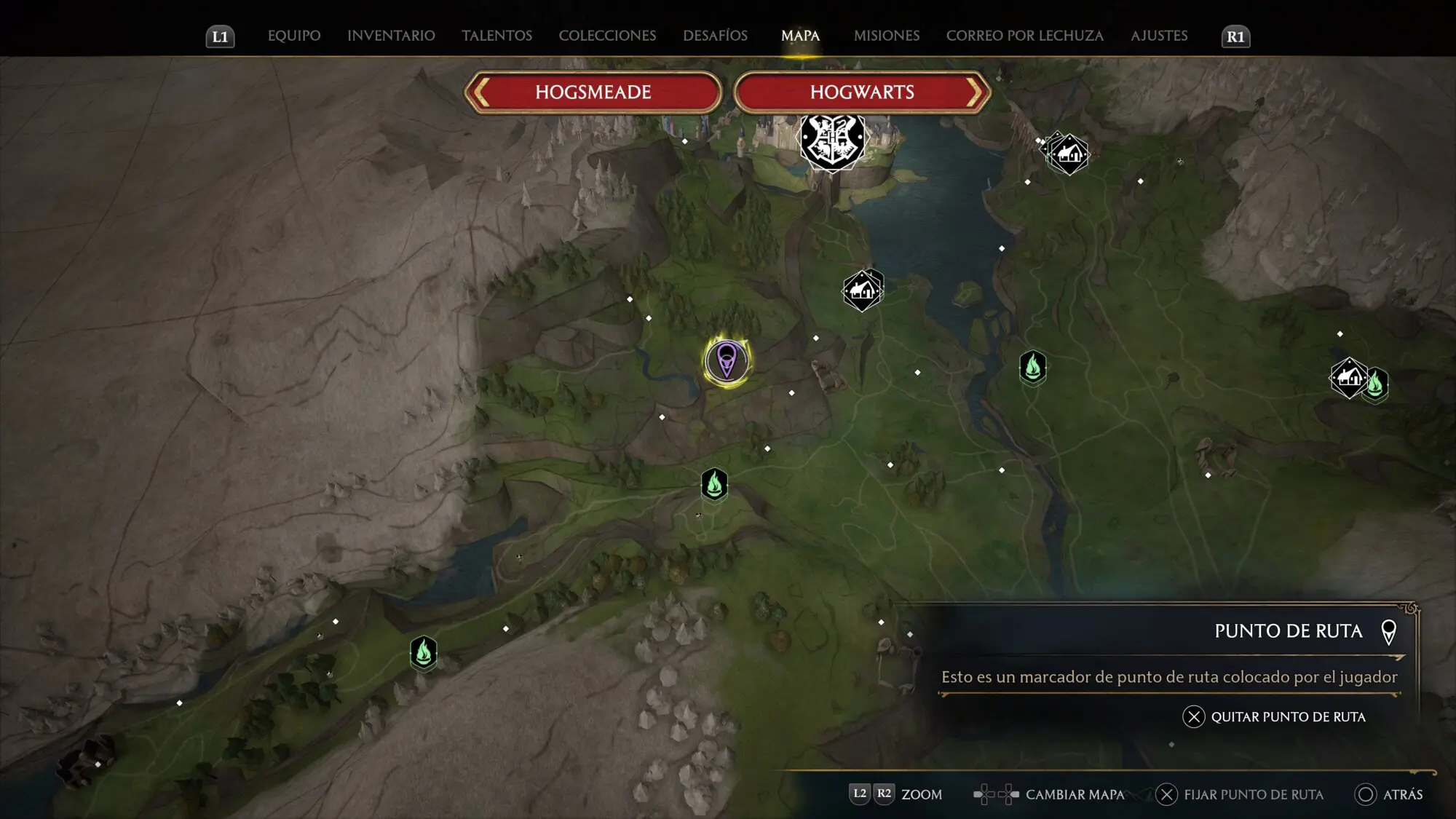Select the Floo flame below the waypoint
Viewport: 1456px width, 819px height.
714,484
